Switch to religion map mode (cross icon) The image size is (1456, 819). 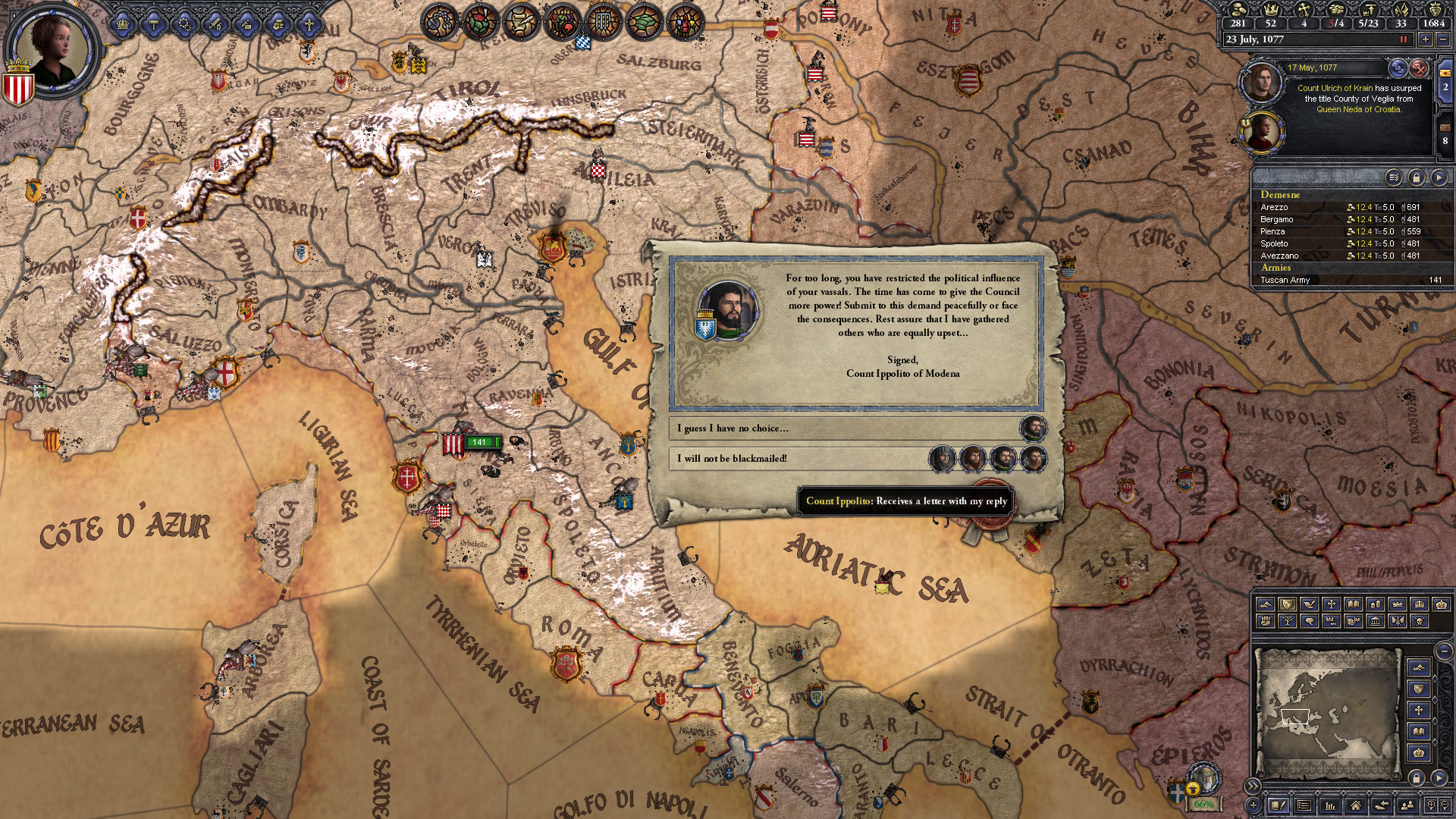click(x=1331, y=604)
